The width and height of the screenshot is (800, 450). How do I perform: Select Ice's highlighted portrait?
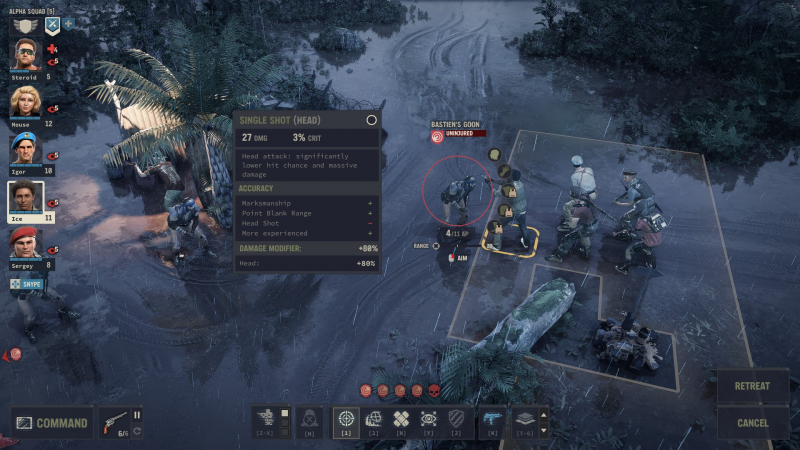[x=26, y=200]
